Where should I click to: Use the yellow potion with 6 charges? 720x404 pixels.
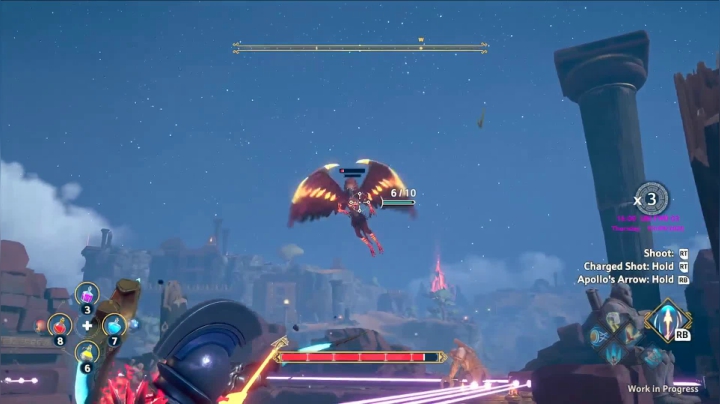click(87, 352)
